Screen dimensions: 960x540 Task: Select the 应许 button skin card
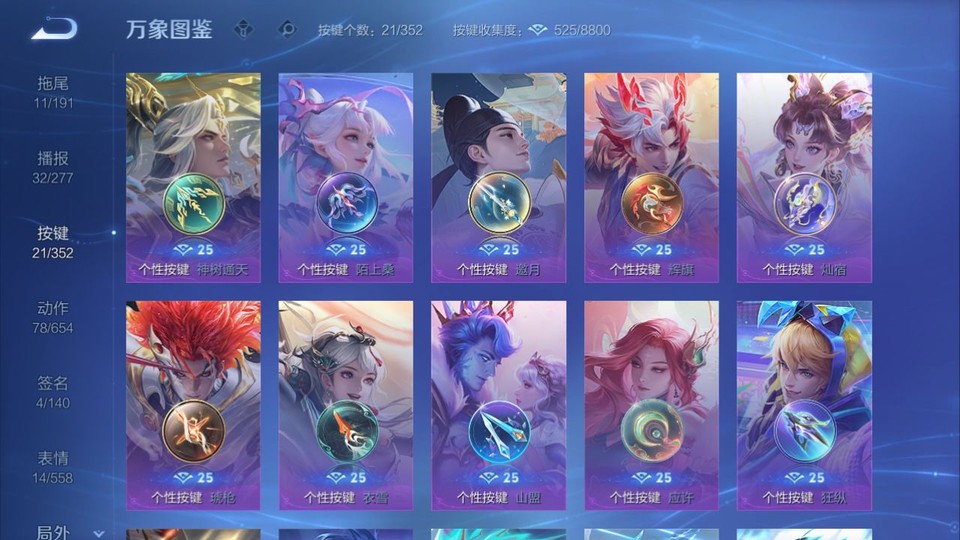tap(651, 405)
